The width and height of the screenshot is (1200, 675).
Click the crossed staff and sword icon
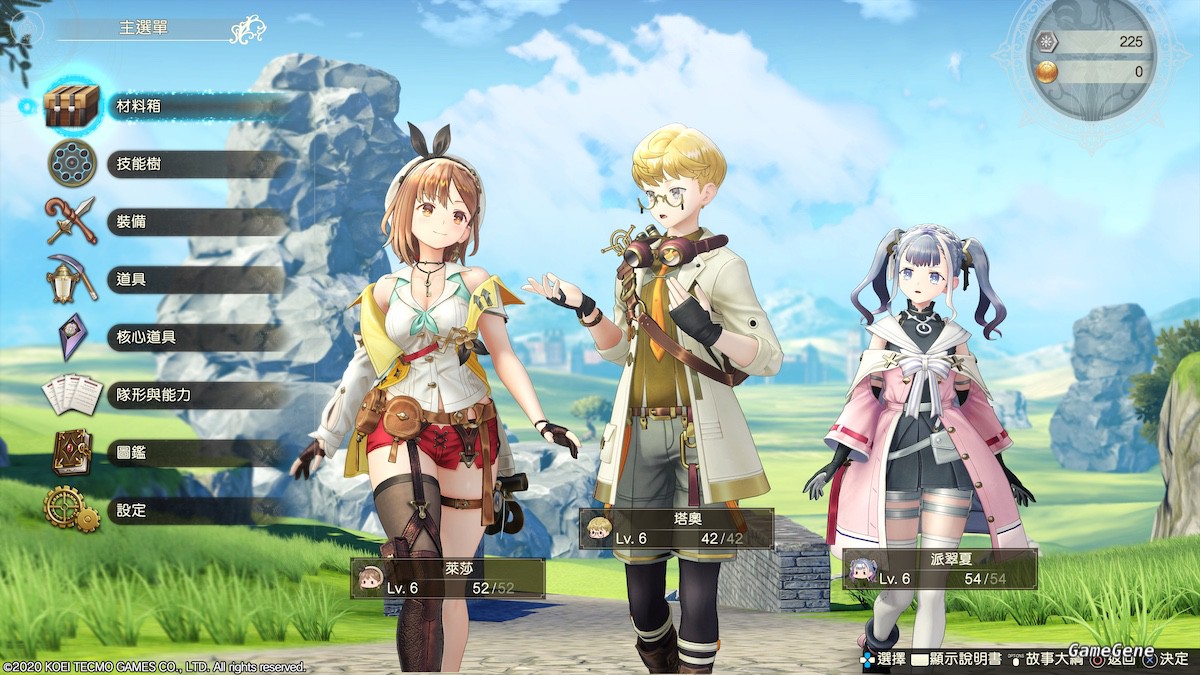pyautogui.click(x=71, y=221)
